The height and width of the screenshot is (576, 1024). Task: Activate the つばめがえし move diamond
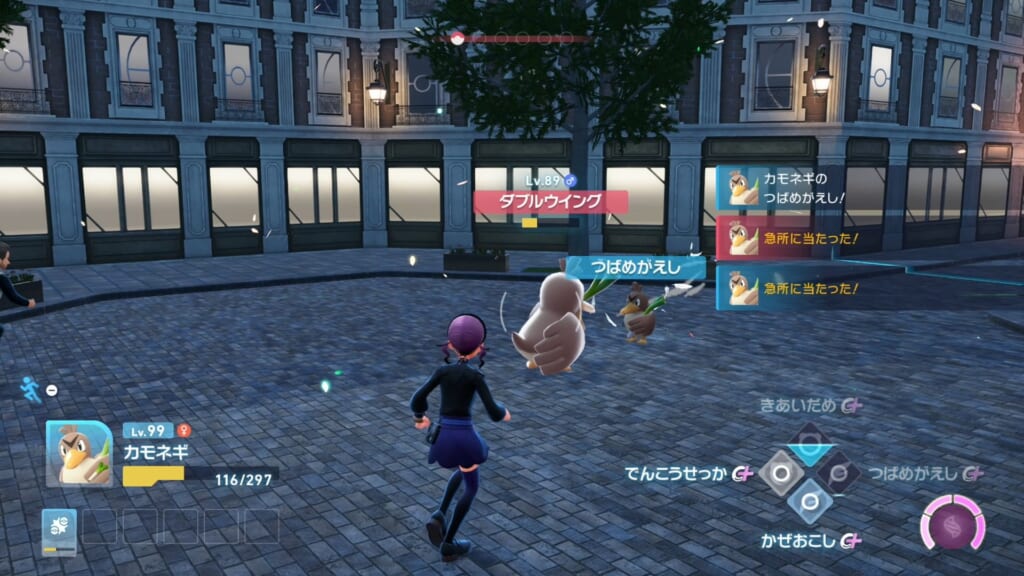click(840, 472)
